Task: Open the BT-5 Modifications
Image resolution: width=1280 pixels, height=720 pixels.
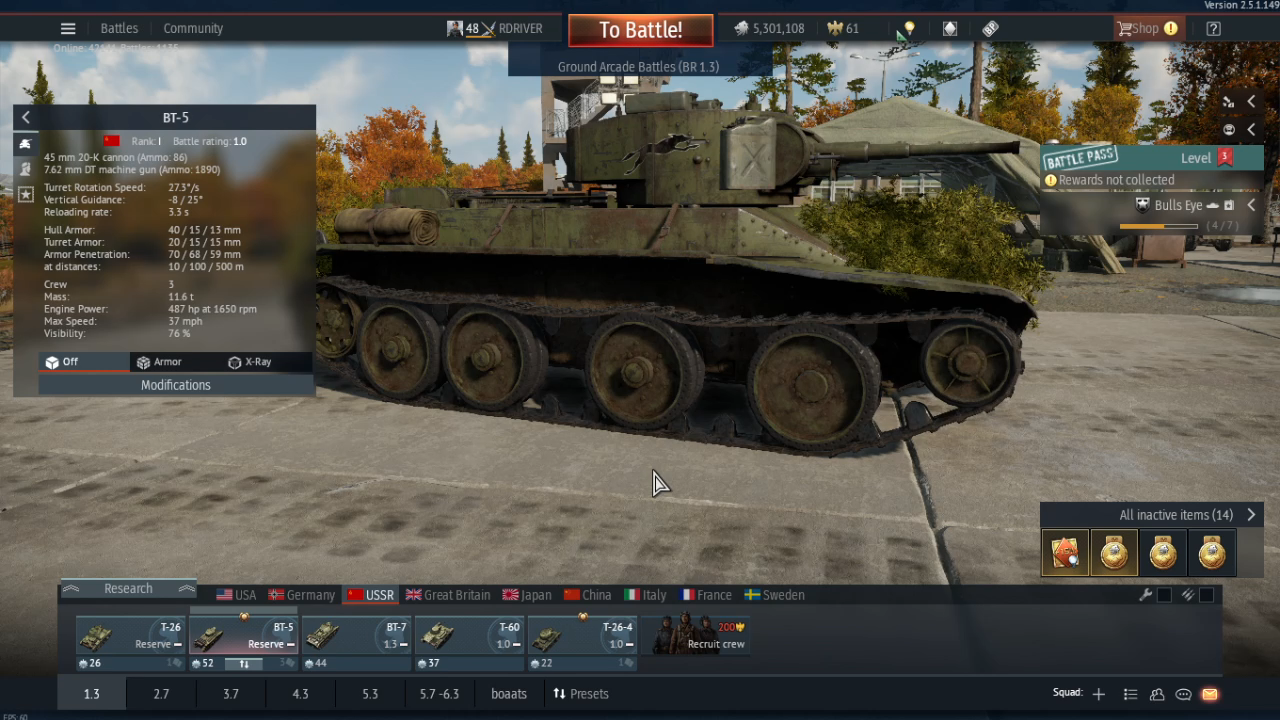Action: [x=175, y=385]
